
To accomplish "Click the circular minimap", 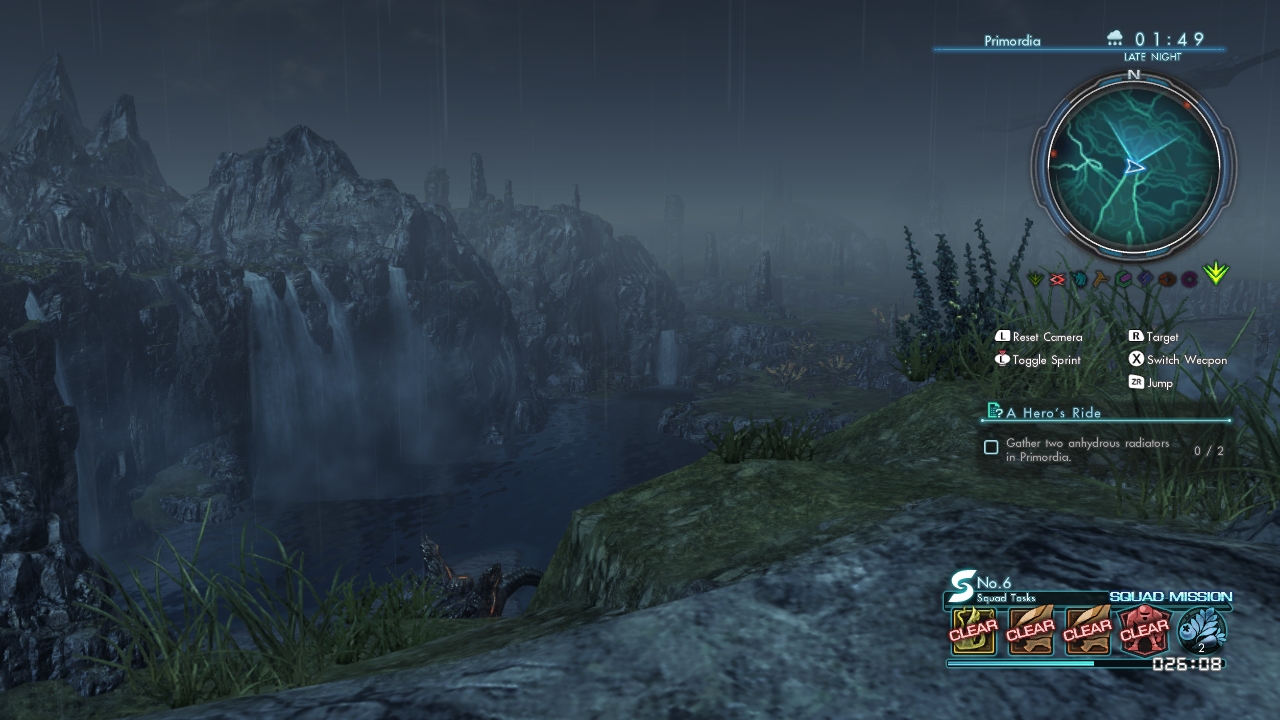I will [x=1133, y=166].
